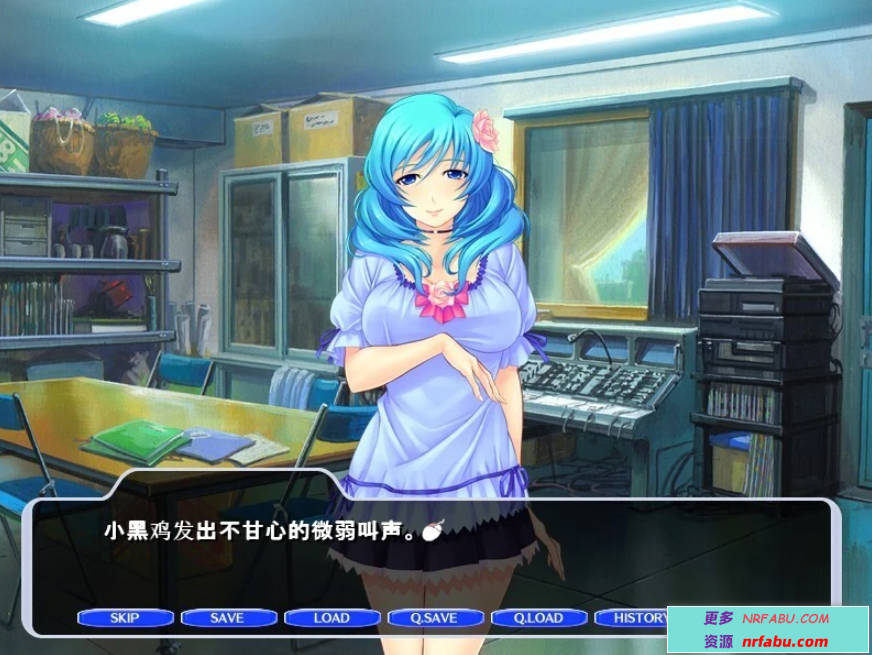
Task: Quick load using Q.LOAD
Action: coord(538,618)
